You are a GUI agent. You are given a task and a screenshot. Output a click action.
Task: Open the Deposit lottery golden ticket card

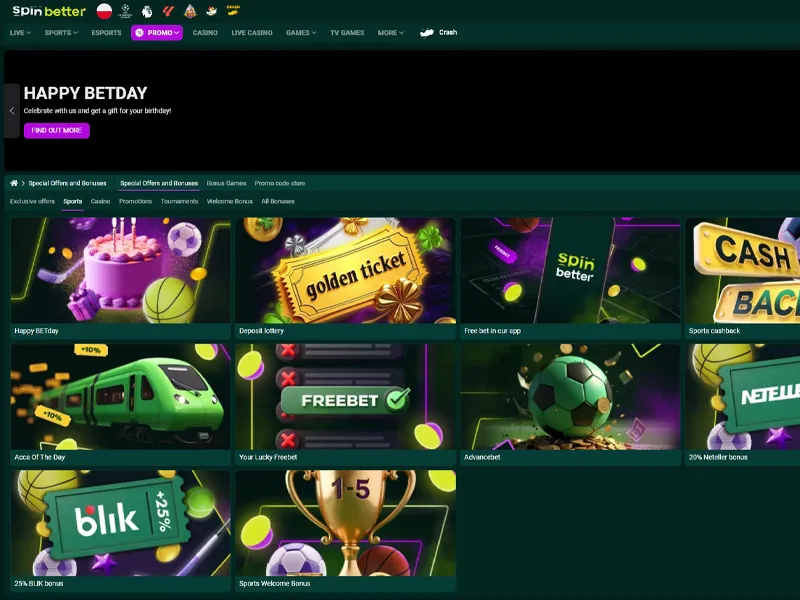(345, 272)
